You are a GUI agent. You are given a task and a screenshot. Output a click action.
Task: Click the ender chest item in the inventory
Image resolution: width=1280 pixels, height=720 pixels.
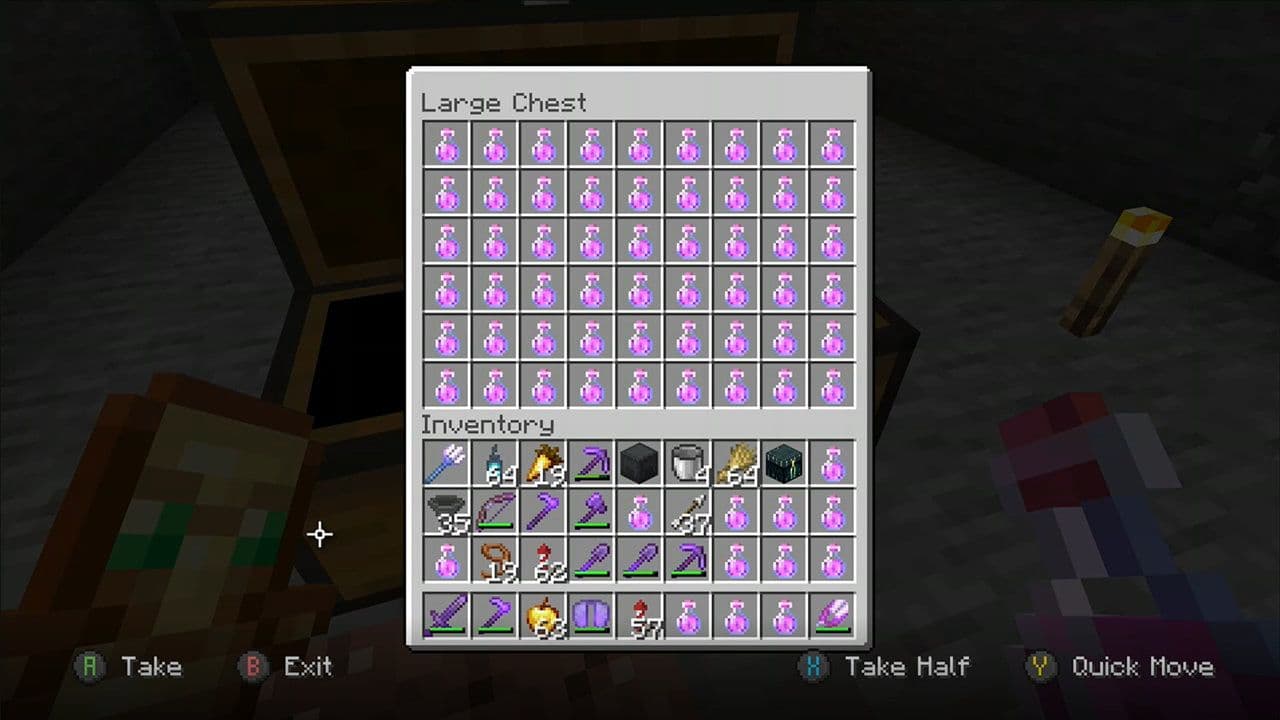point(784,462)
